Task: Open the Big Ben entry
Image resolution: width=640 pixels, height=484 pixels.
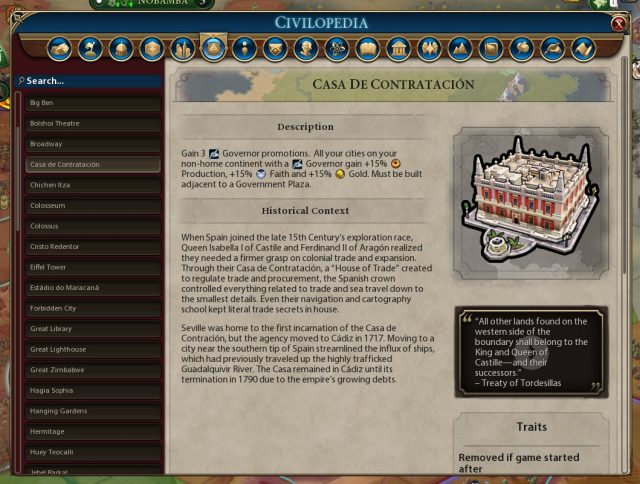Action: pyautogui.click(x=92, y=103)
